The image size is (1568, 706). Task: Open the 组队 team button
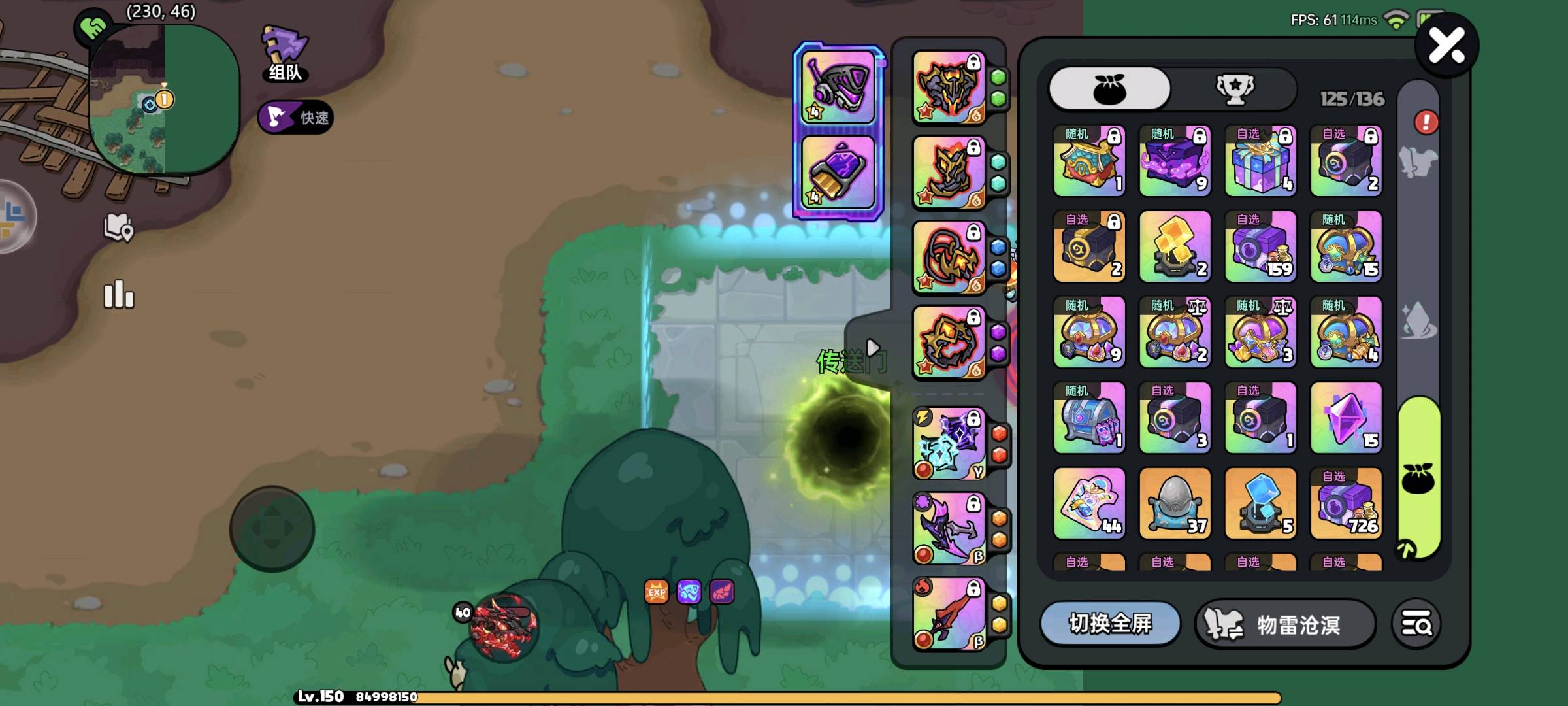coord(286,54)
